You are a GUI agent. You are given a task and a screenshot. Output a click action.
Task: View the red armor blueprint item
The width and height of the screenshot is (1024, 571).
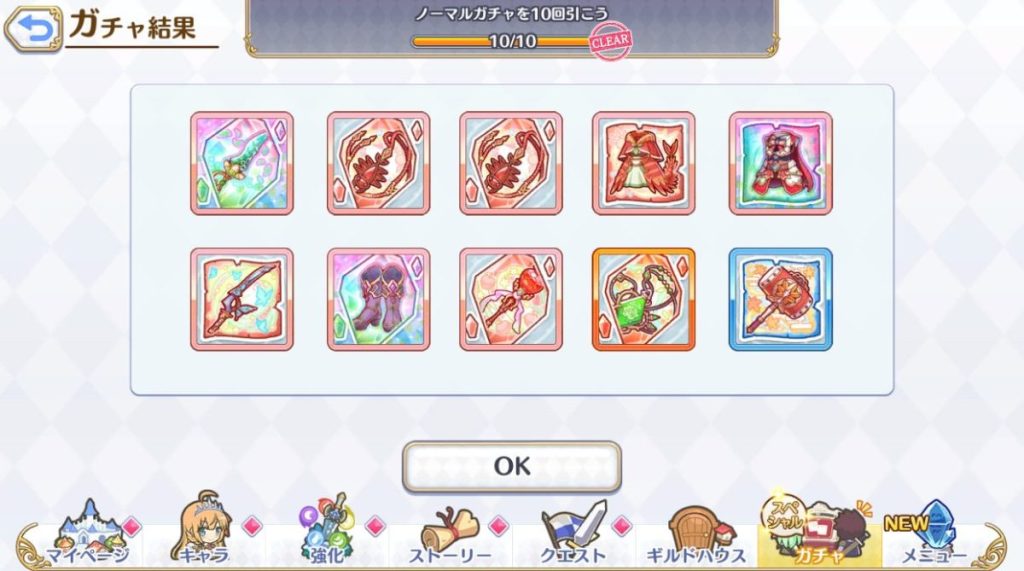point(780,163)
